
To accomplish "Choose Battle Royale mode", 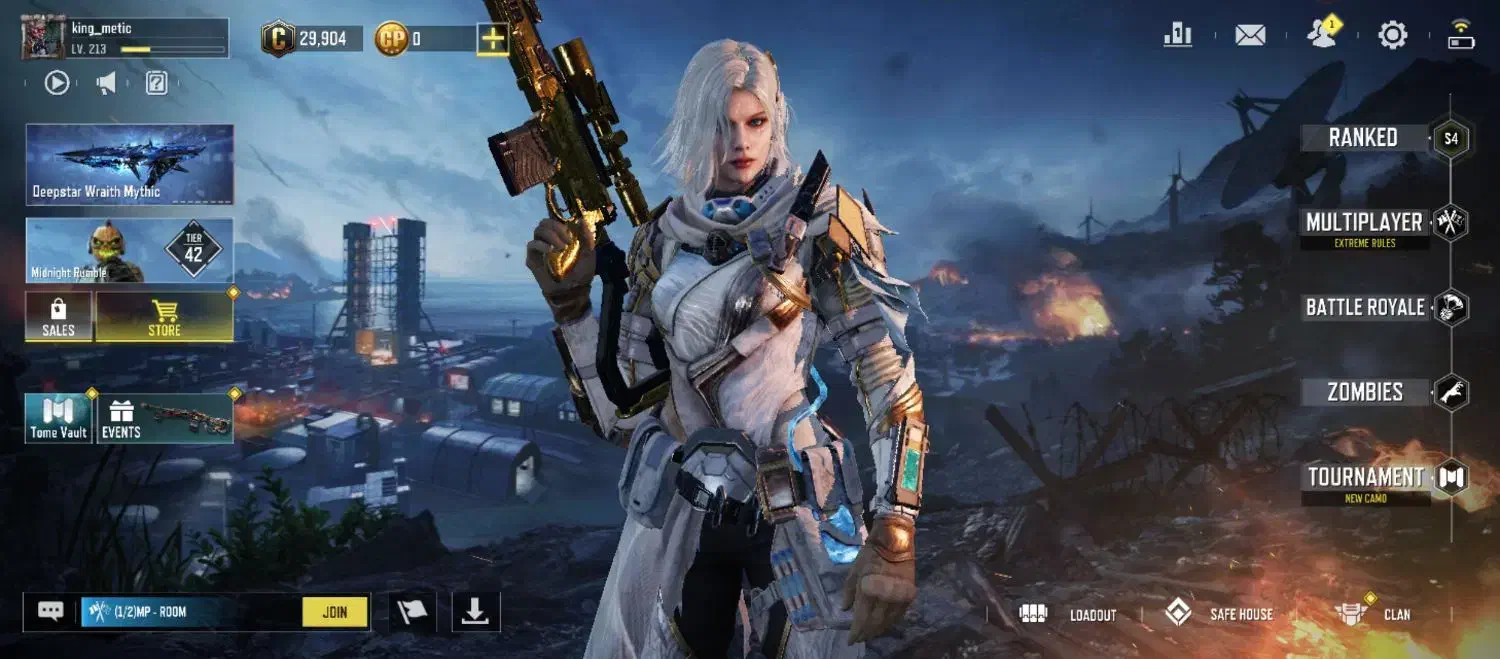I will click(1365, 307).
